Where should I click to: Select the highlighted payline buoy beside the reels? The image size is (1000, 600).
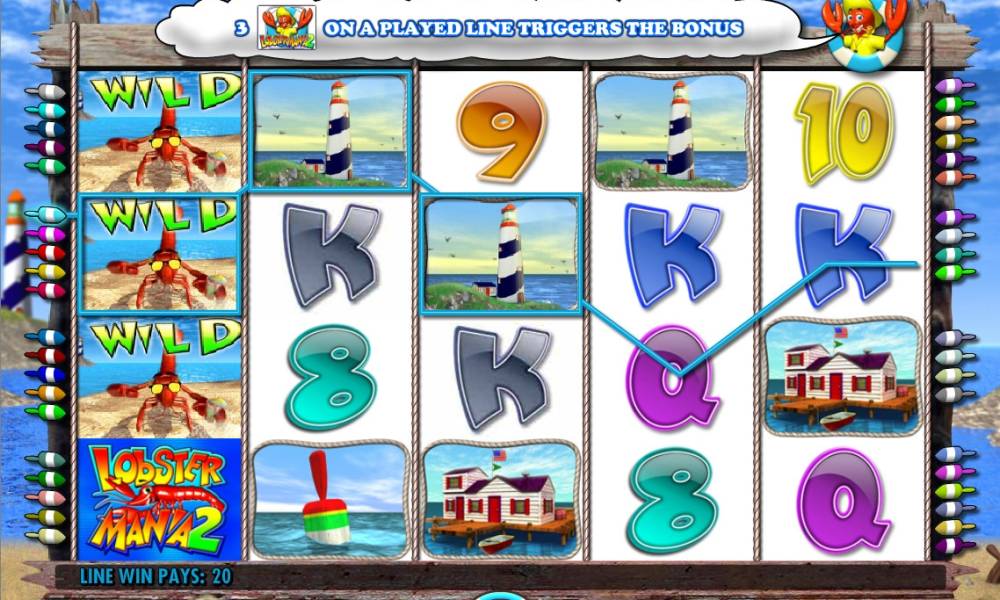coord(46,215)
